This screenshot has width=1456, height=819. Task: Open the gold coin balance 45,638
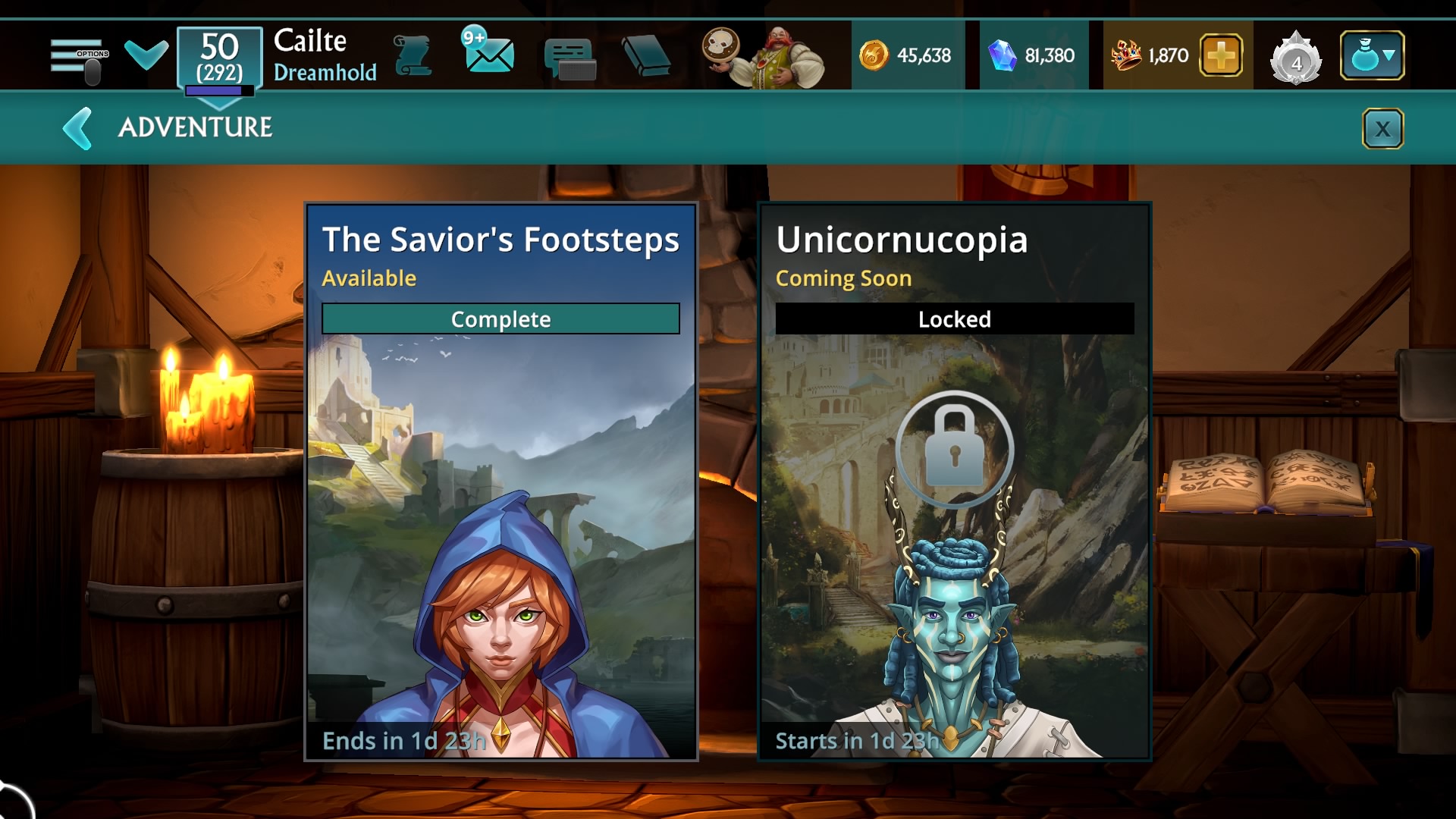pyautogui.click(x=906, y=55)
